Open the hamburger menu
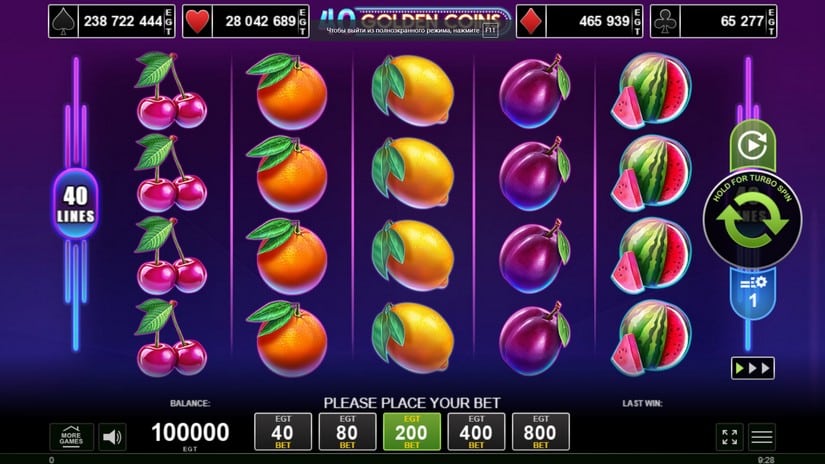Screen dimensions: 825x464 762,437
